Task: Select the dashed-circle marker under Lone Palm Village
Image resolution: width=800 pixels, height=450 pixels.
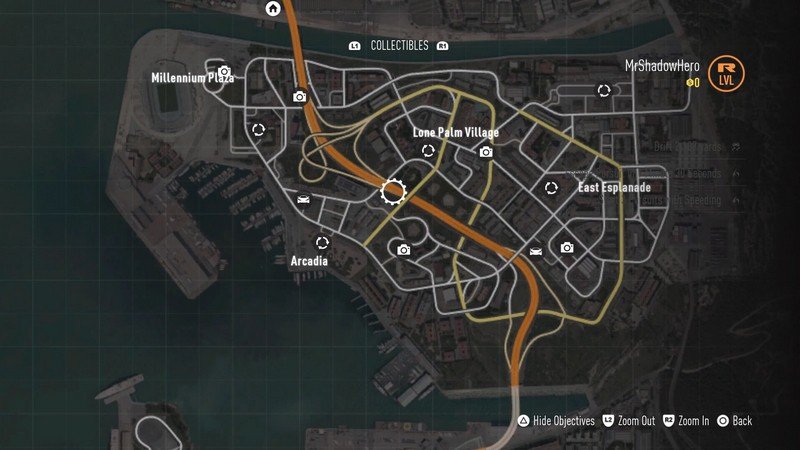Action: [428, 151]
